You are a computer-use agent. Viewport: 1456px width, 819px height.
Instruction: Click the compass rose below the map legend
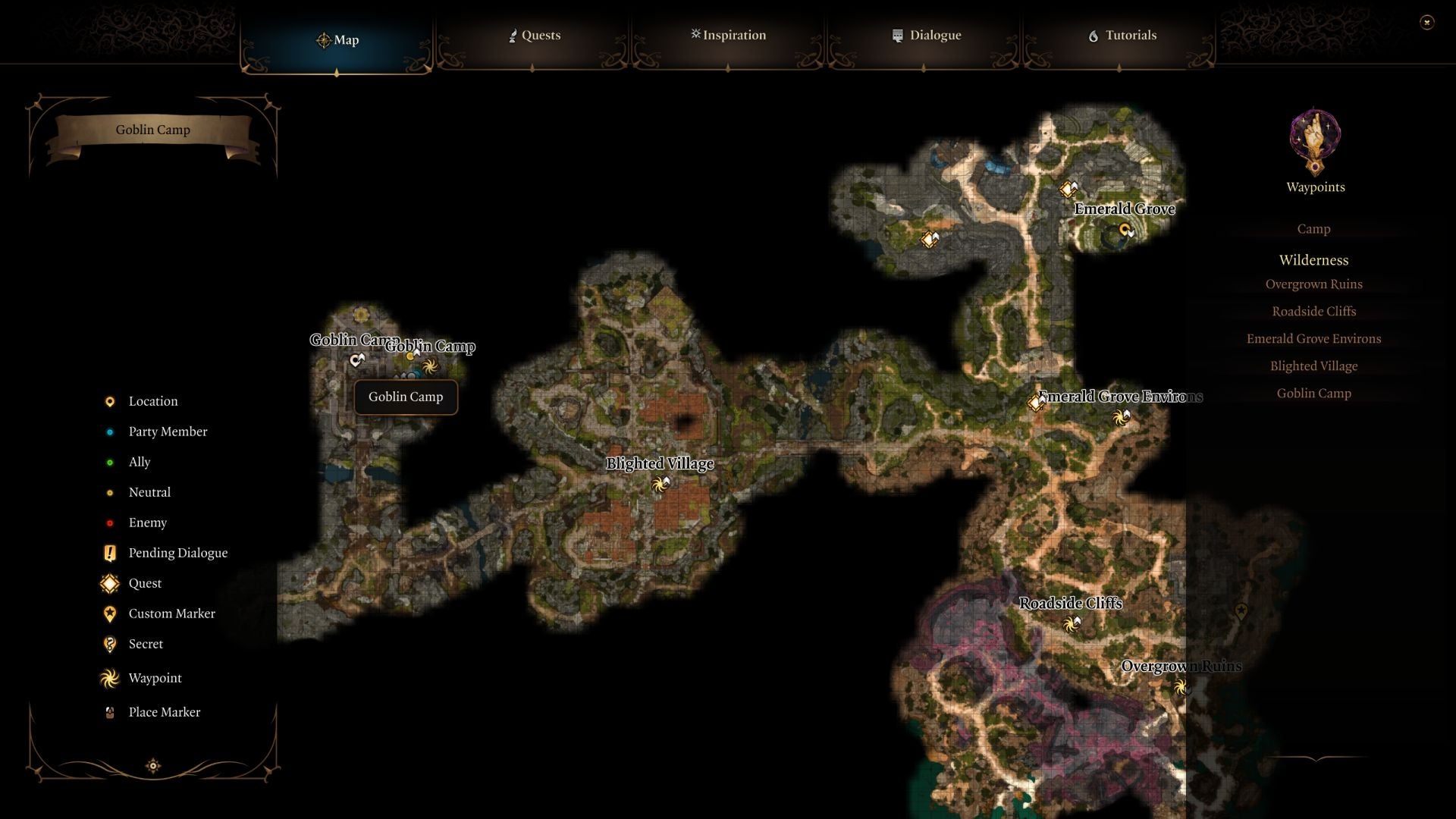[x=152, y=767]
